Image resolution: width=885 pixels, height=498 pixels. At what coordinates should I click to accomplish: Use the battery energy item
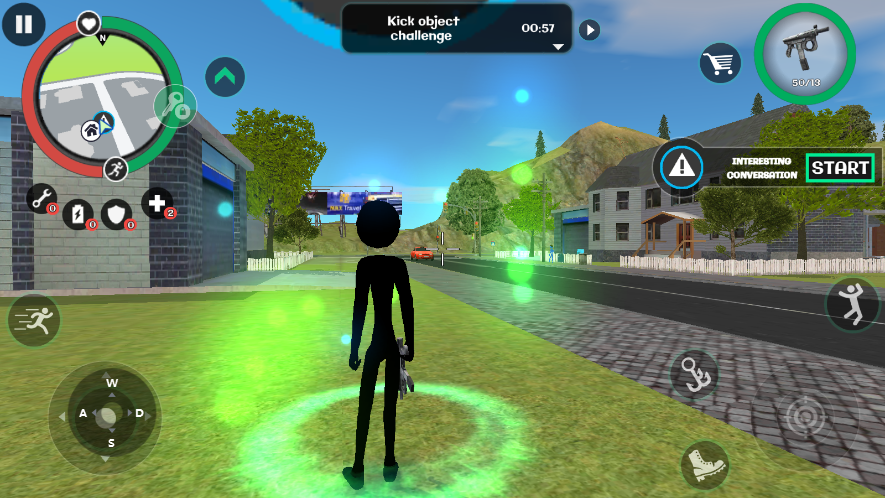[x=78, y=213]
